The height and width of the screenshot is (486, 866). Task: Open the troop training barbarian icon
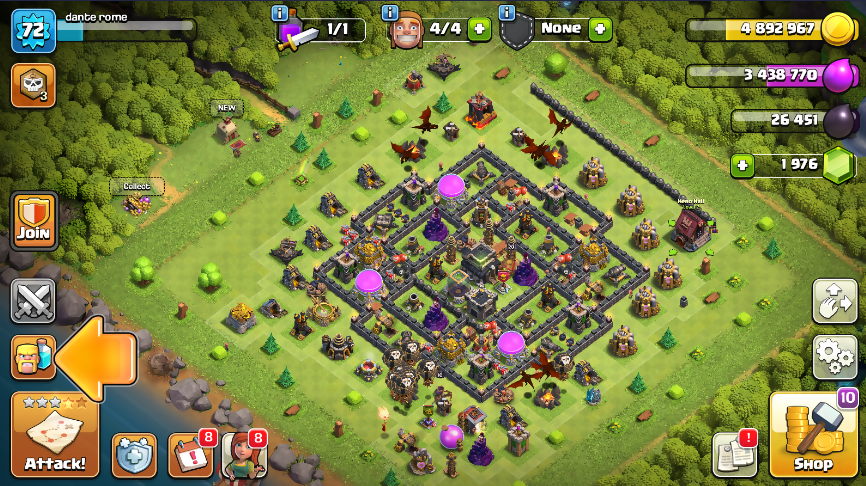pos(31,357)
